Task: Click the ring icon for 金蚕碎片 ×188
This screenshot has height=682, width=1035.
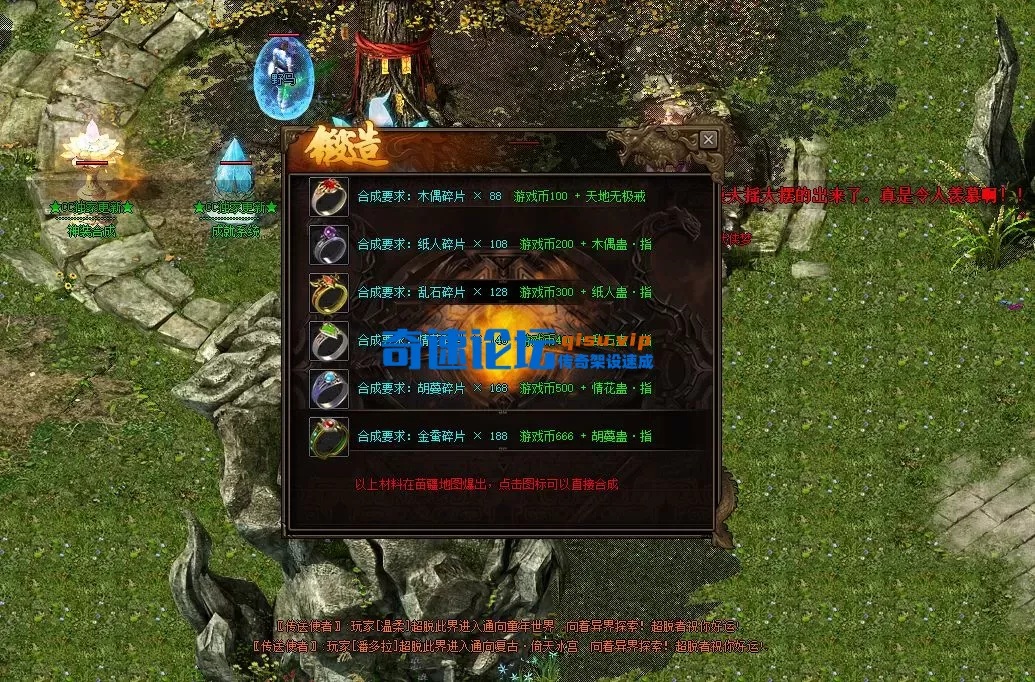Action: click(x=329, y=437)
